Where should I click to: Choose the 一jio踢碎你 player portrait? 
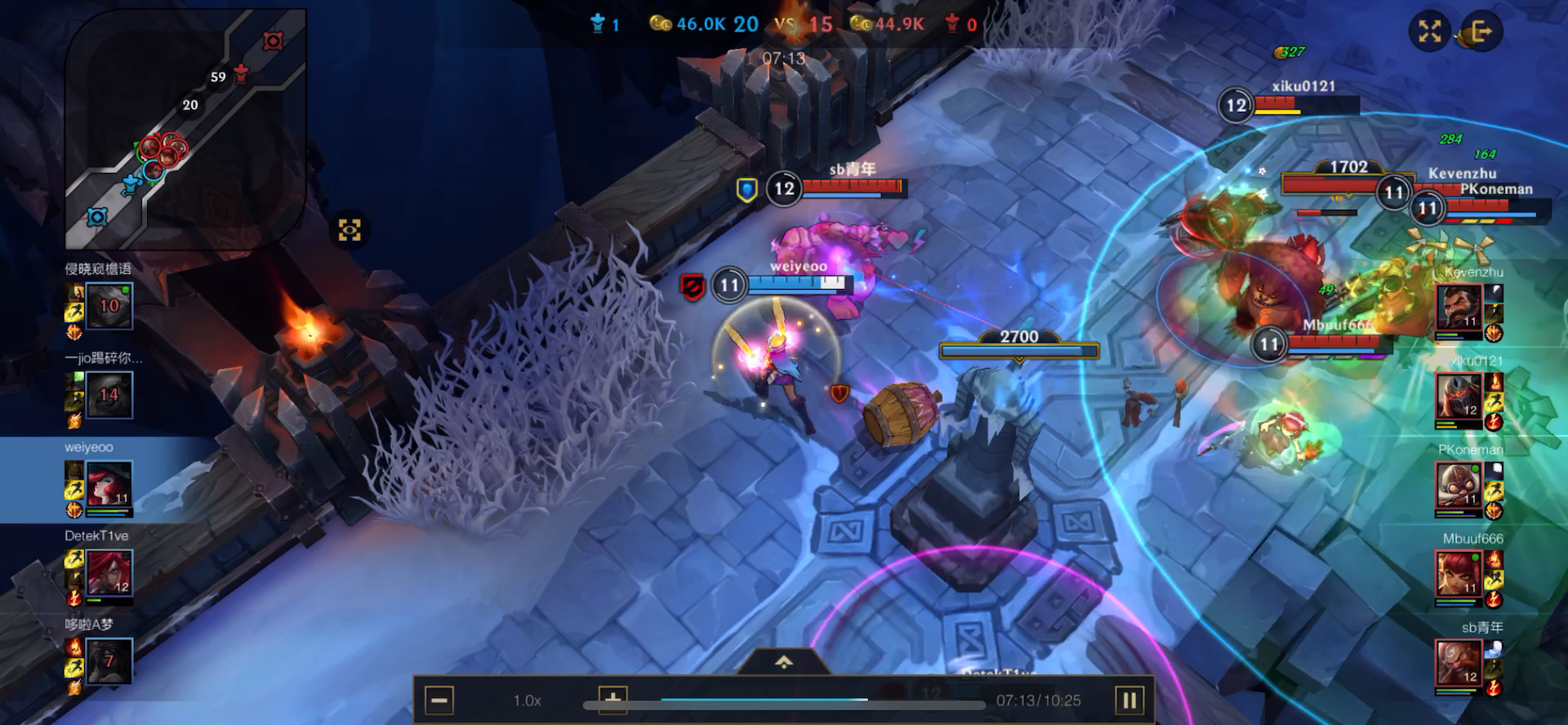tap(109, 395)
